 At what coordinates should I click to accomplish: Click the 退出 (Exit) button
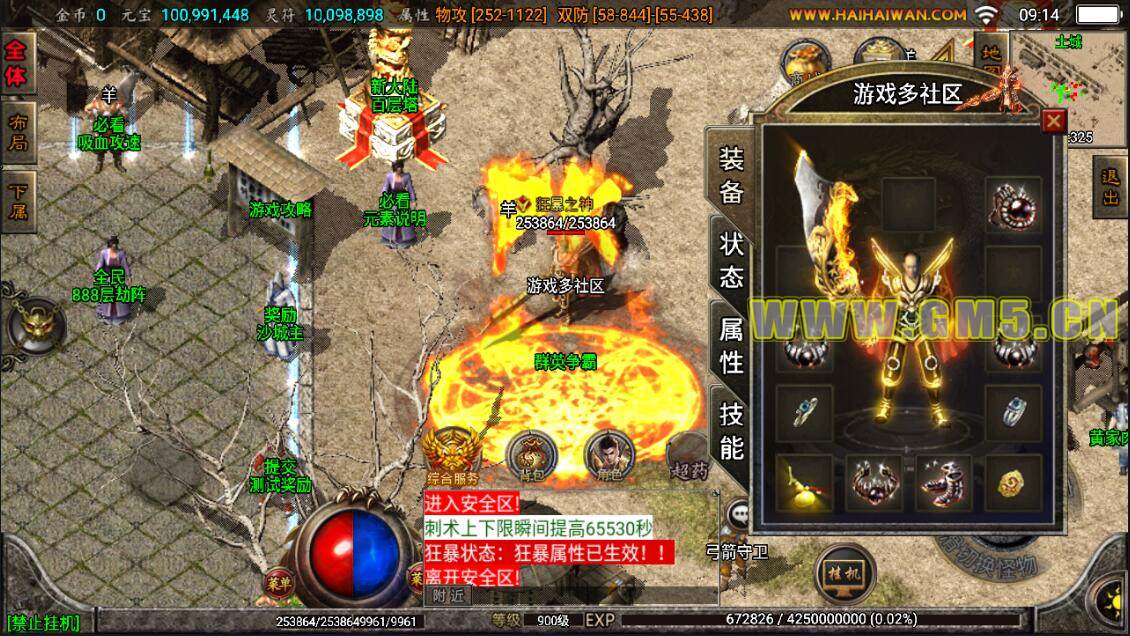tap(1110, 186)
